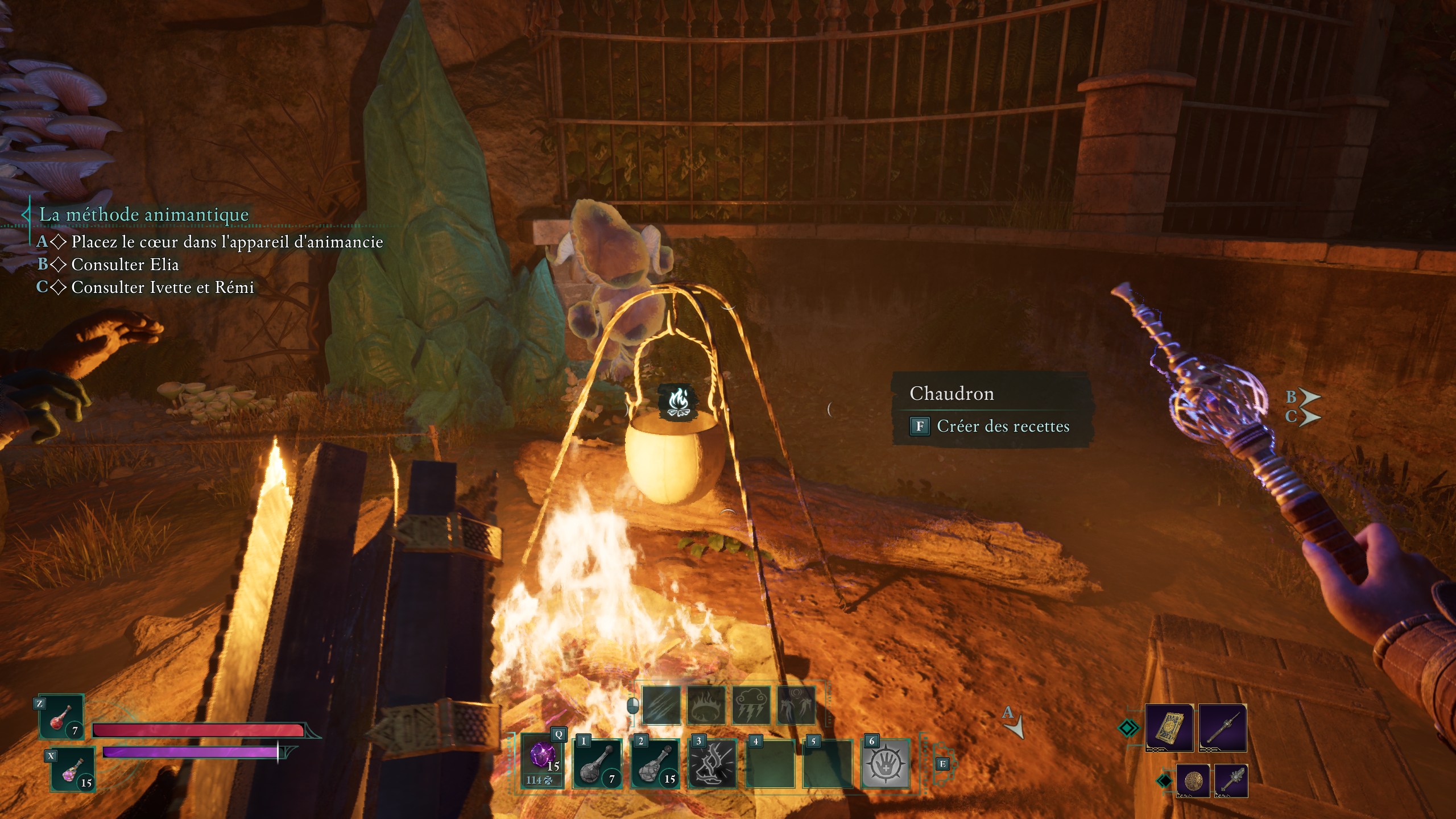Select the wand weapon slot

point(1222,727)
